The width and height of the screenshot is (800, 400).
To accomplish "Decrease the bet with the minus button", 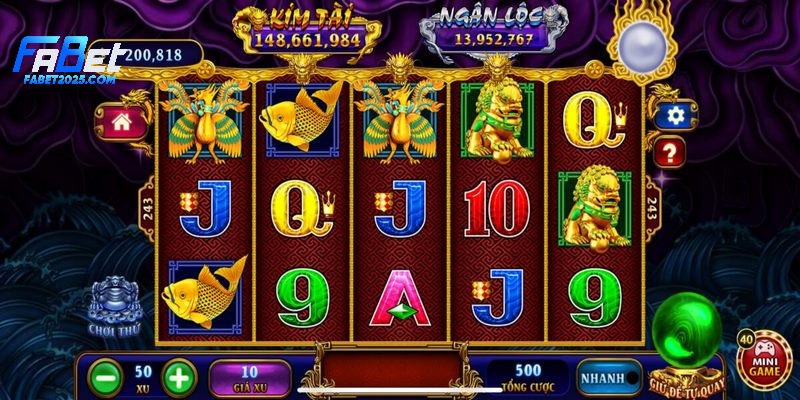I will pos(104,377).
